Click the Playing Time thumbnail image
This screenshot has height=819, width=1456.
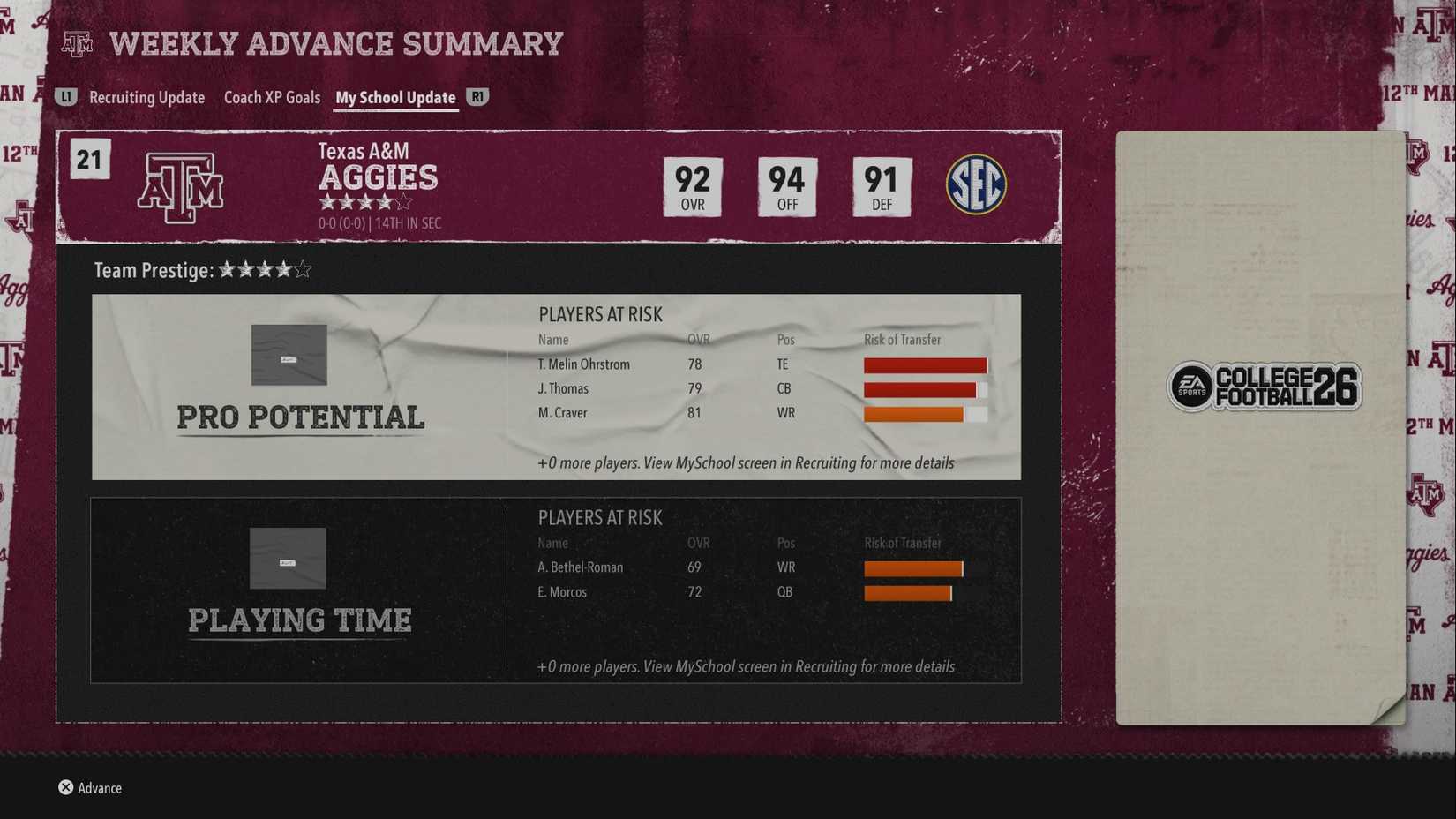[x=288, y=558]
